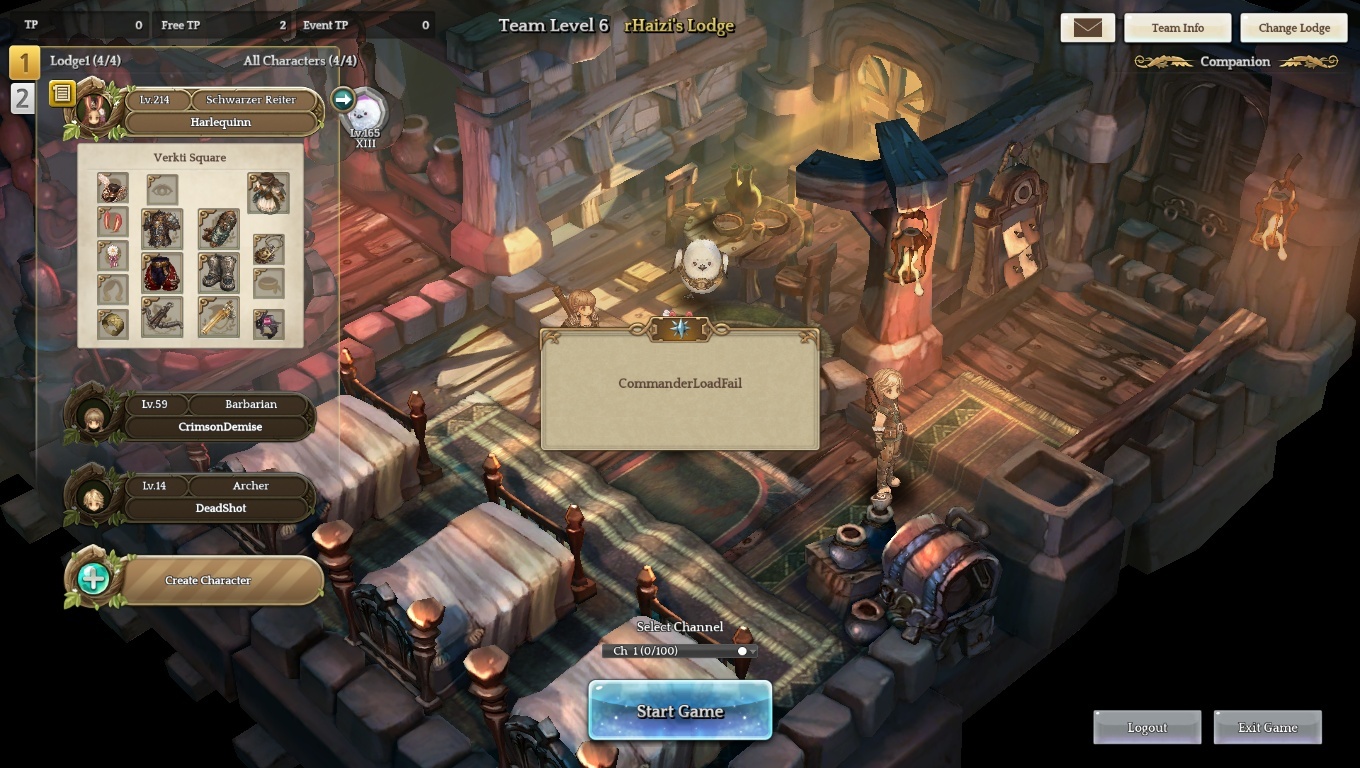Open the mail envelope icon
Viewport: 1360px width, 768px height.
coord(1087,28)
